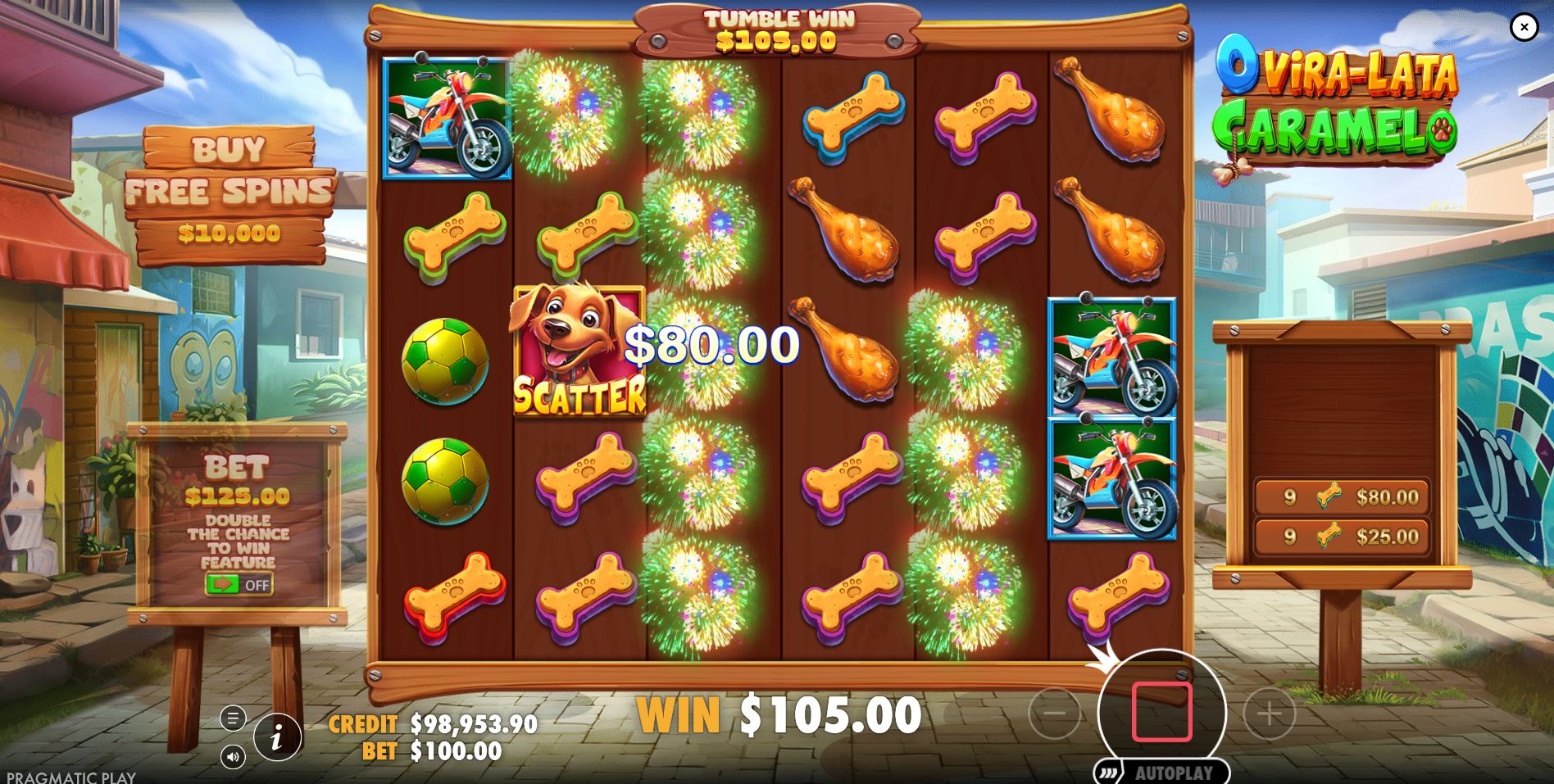Exit the game with the X button
Viewport: 1554px width, 784px height.
pos(1525,28)
